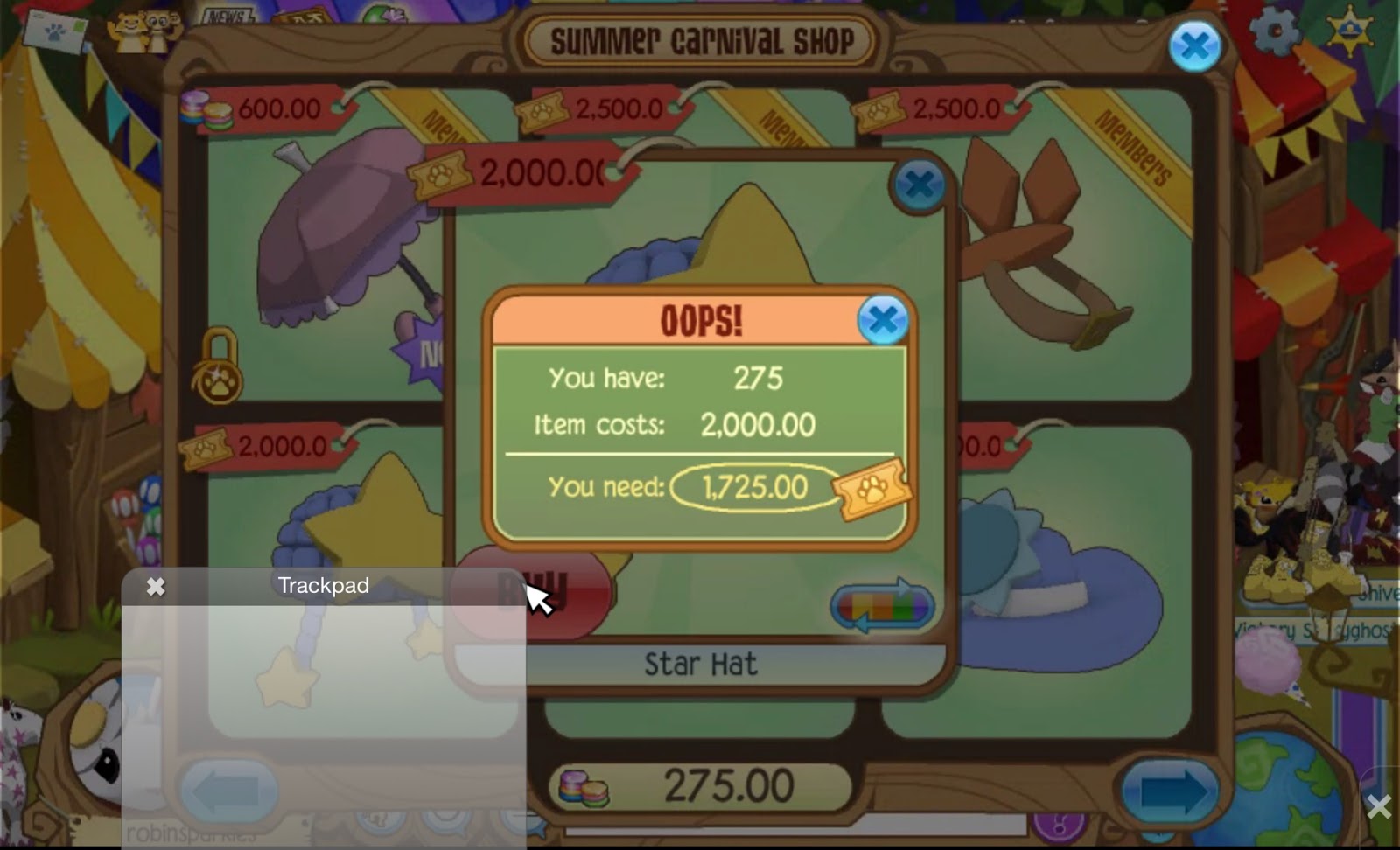Go to next shop page with right arrow
This screenshot has width=1400, height=850.
(1172, 791)
